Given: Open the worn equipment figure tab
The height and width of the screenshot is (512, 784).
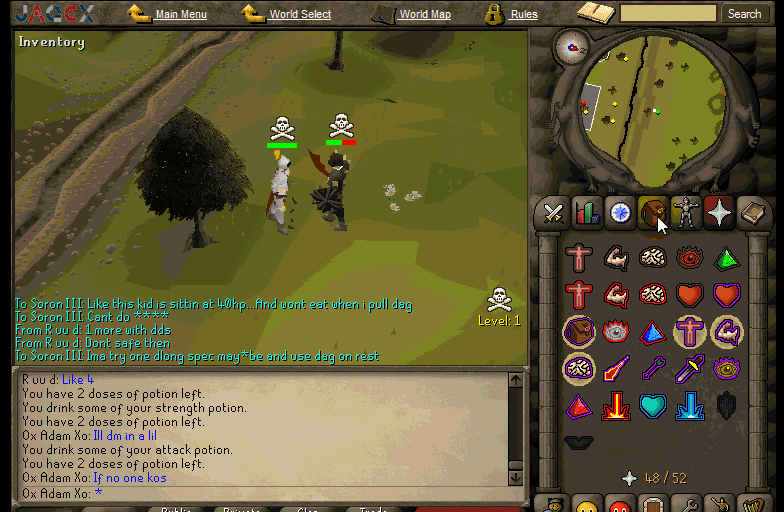Looking at the screenshot, I should (686, 213).
